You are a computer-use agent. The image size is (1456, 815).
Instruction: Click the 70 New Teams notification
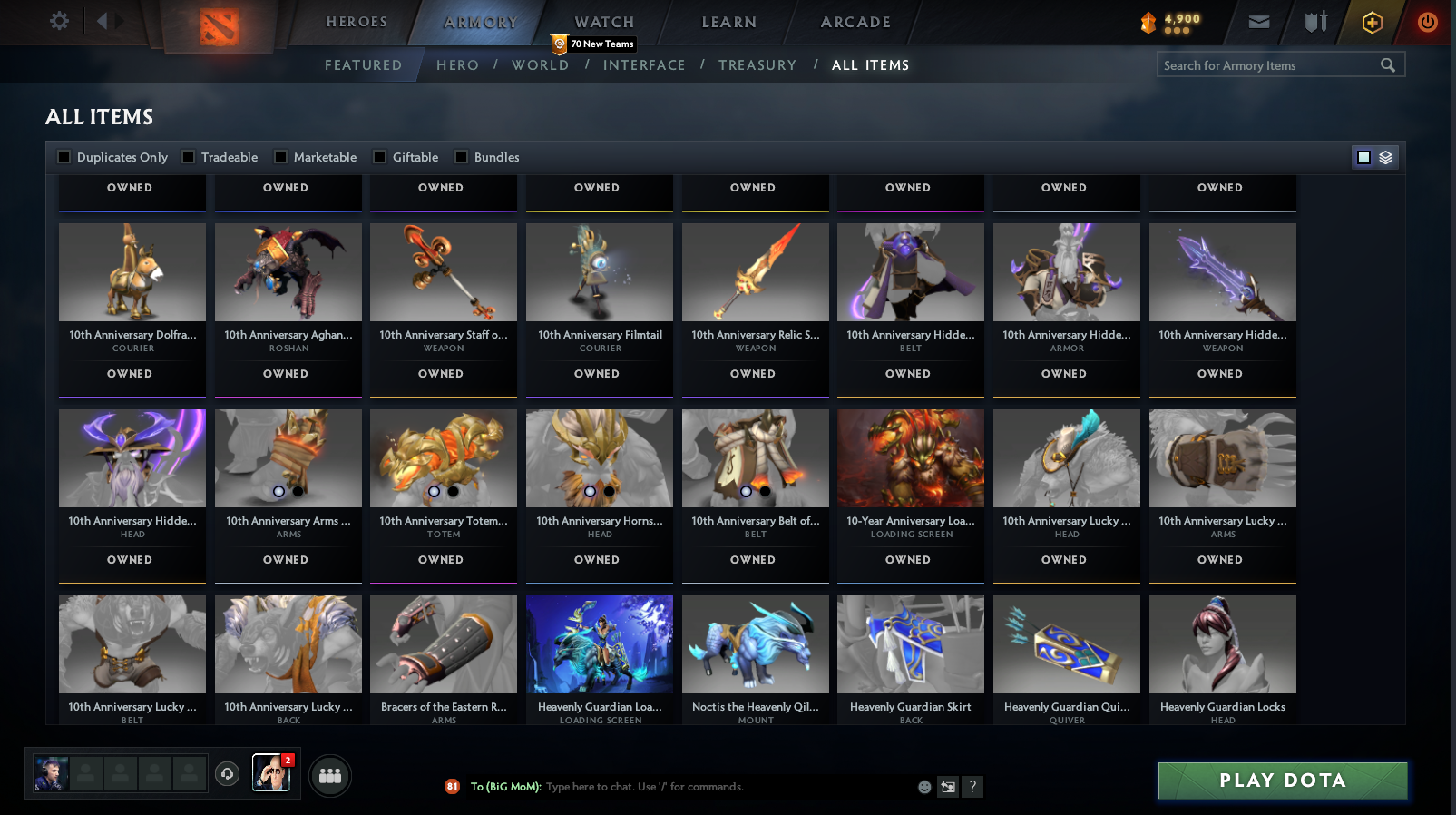click(x=593, y=42)
